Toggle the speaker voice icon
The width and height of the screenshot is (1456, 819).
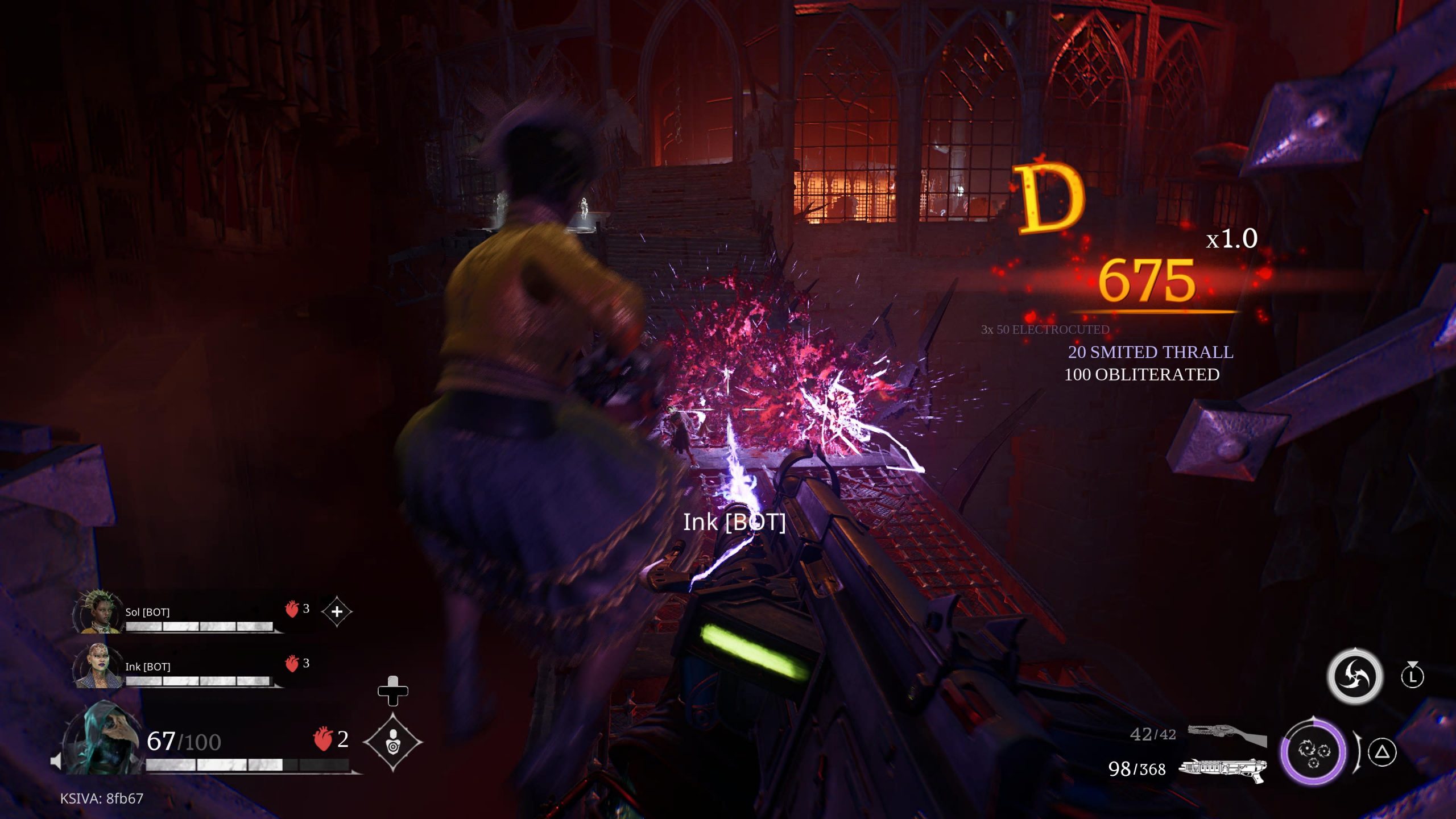click(56, 761)
